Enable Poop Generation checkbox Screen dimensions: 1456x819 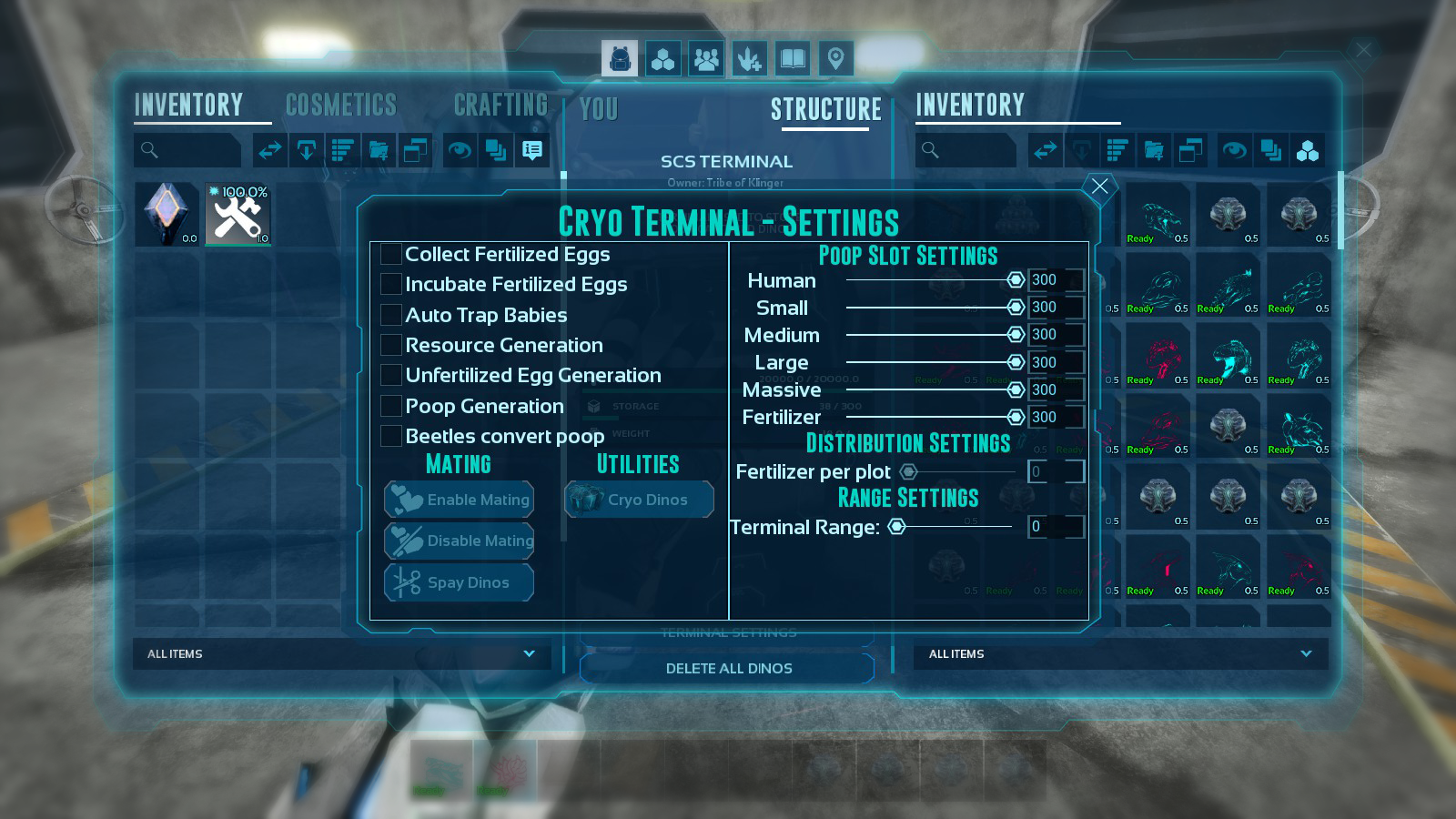click(389, 406)
